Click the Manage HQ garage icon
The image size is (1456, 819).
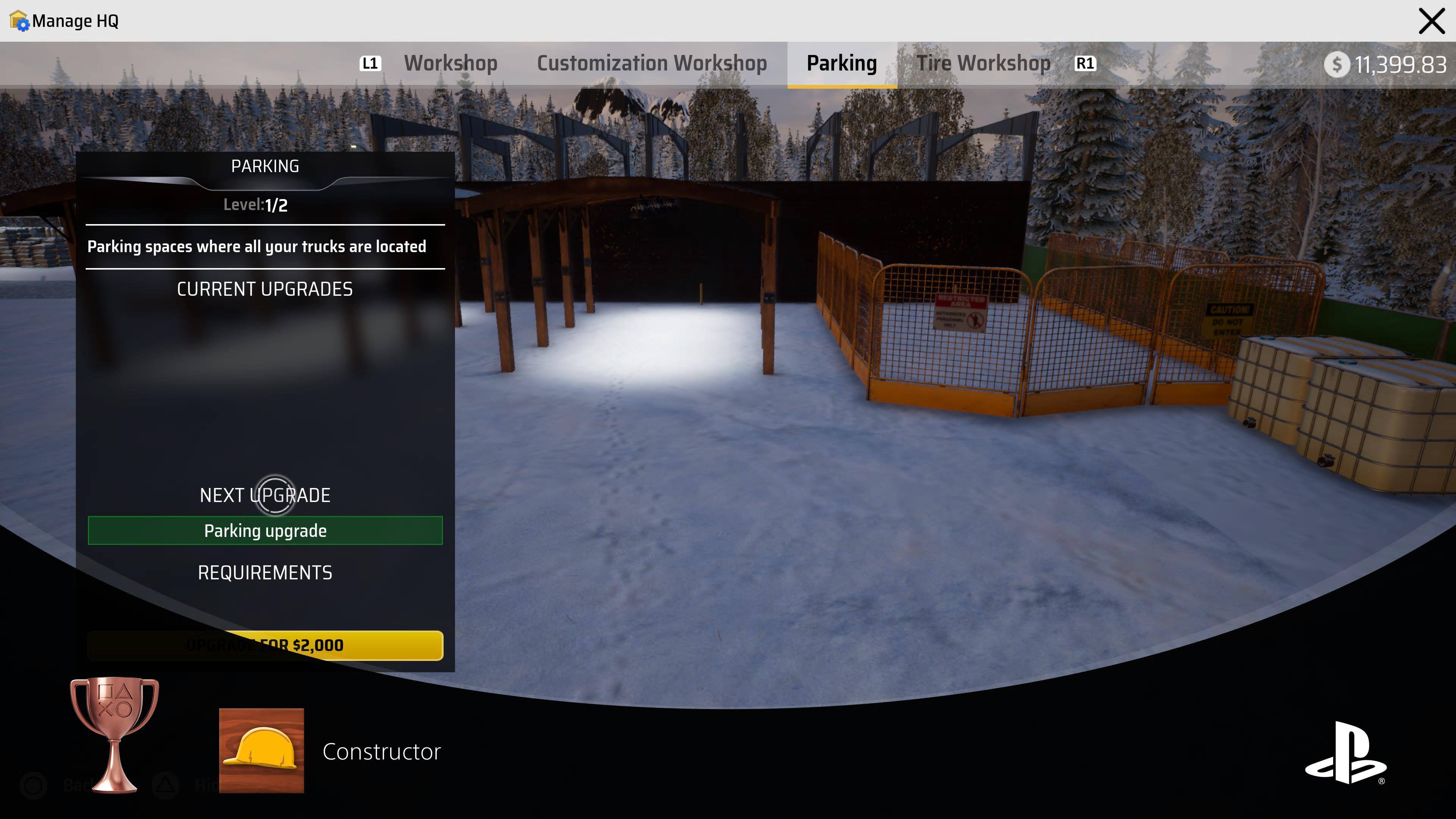click(x=19, y=21)
